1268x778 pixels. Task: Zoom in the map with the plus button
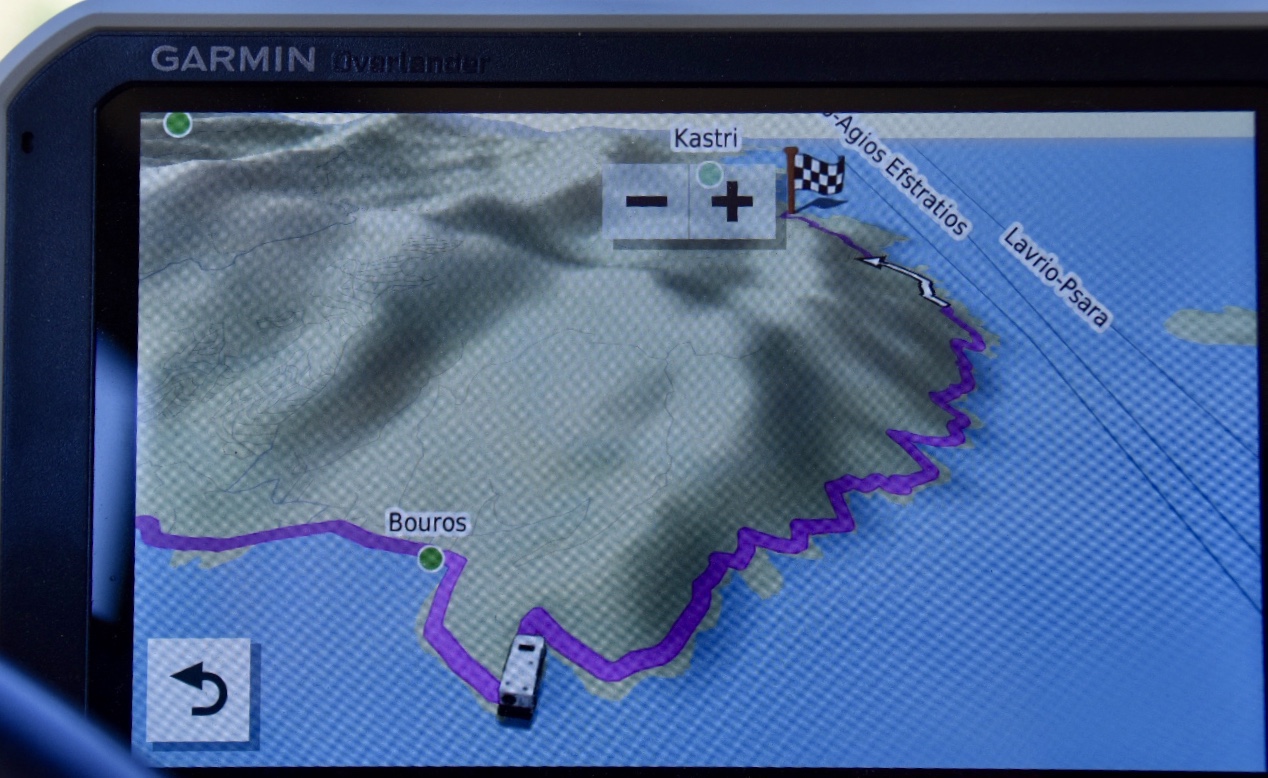point(733,202)
